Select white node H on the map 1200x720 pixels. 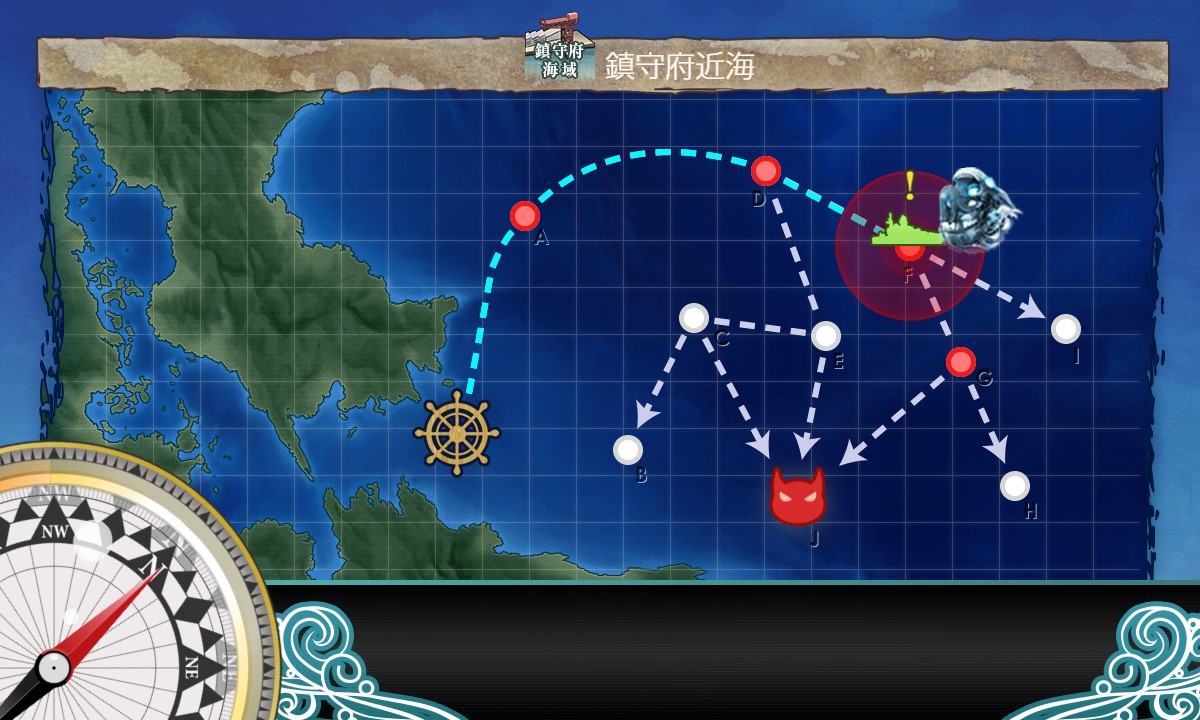pos(1015,486)
